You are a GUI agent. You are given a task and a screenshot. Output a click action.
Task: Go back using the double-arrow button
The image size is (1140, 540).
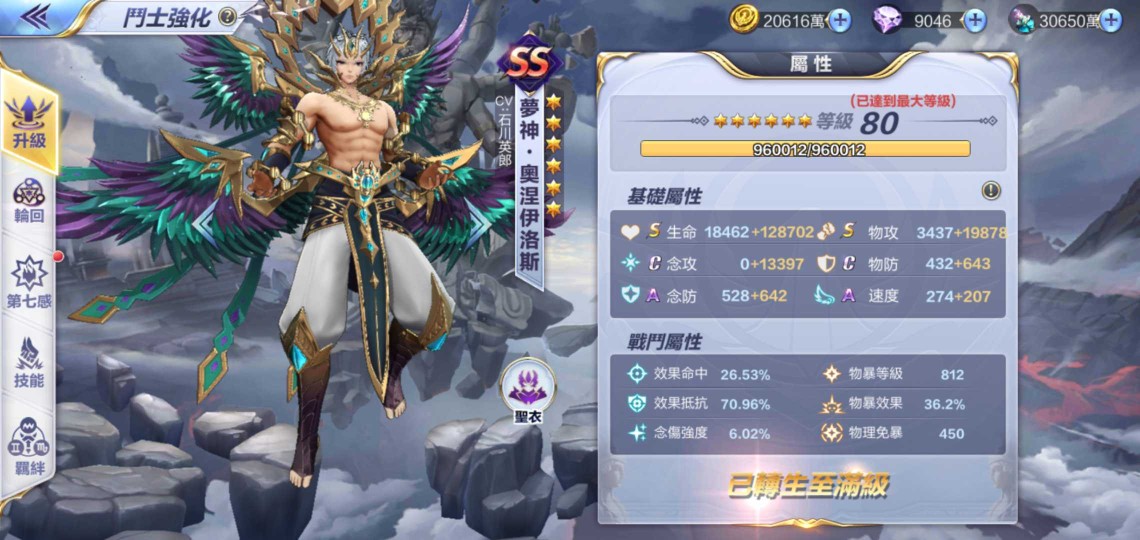(x=36, y=15)
